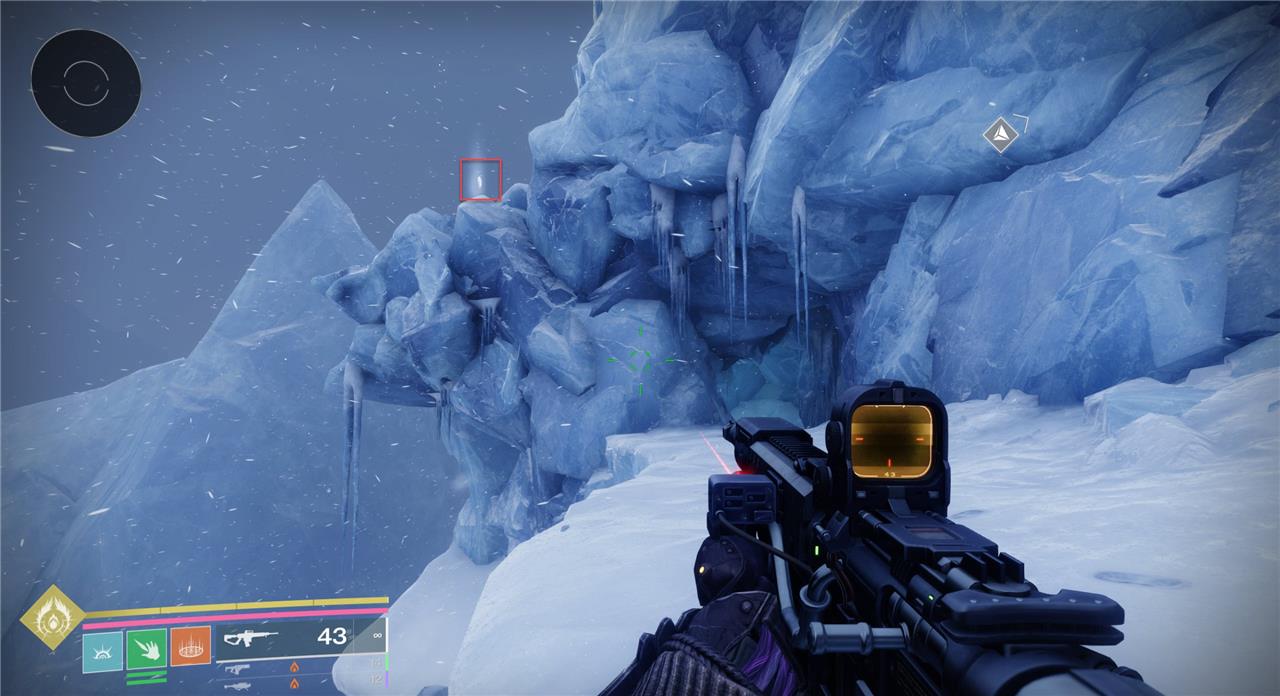The image size is (1280, 696).
Task: Select the equipped auto rifle weapon icon
Action: (x=251, y=637)
